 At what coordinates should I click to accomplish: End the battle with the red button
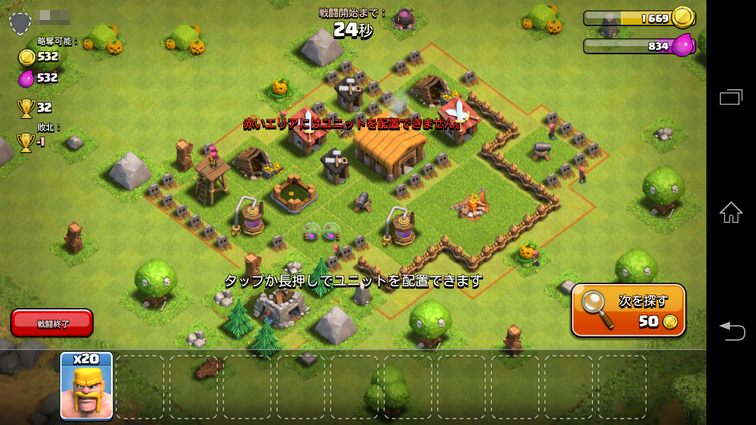[x=52, y=322]
